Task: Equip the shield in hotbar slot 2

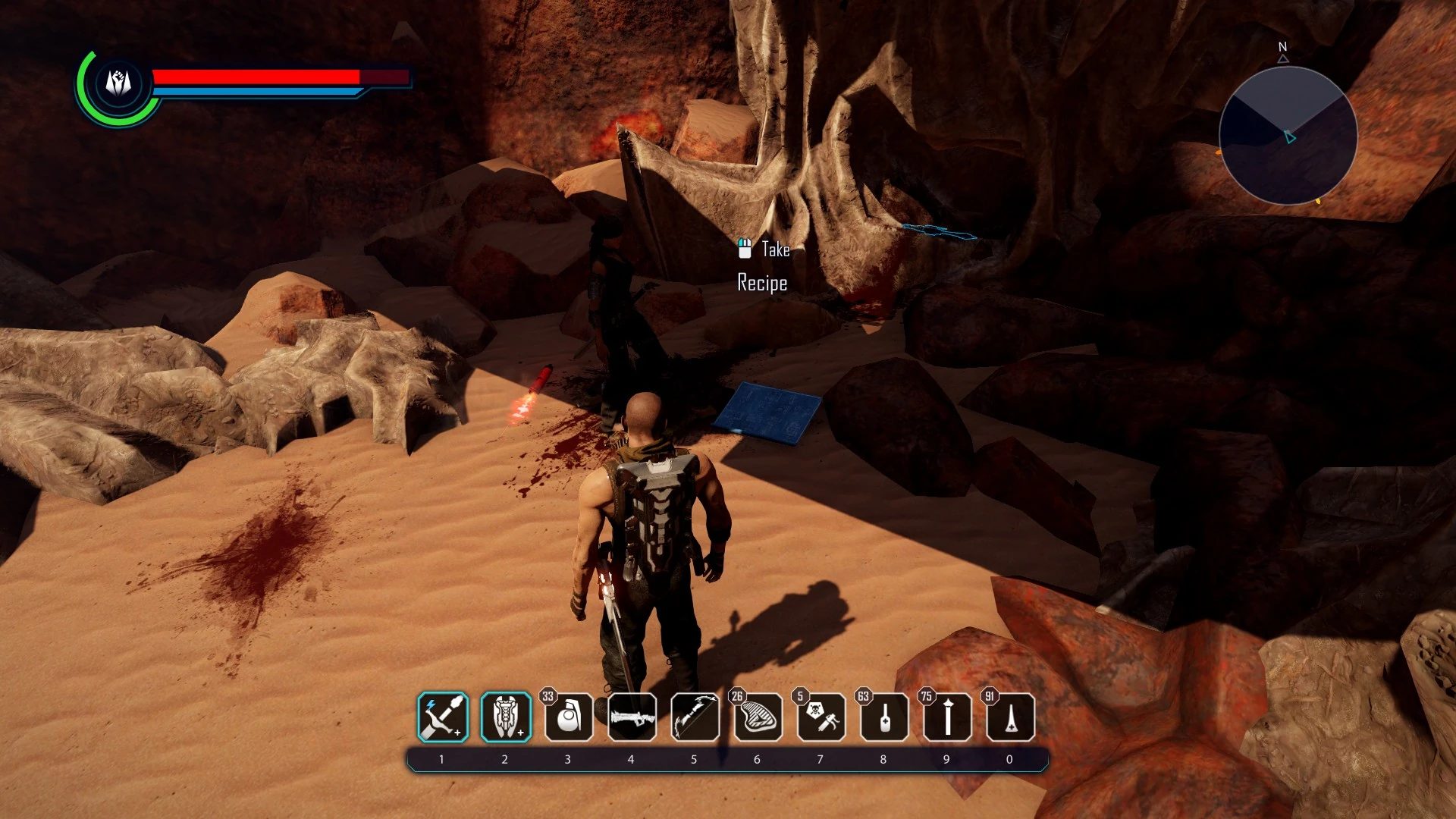Action: (x=506, y=717)
